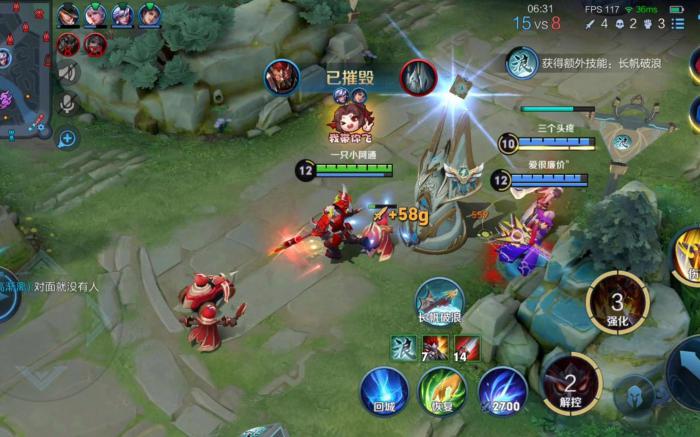Toggle the speaker mute icon

point(68,72)
